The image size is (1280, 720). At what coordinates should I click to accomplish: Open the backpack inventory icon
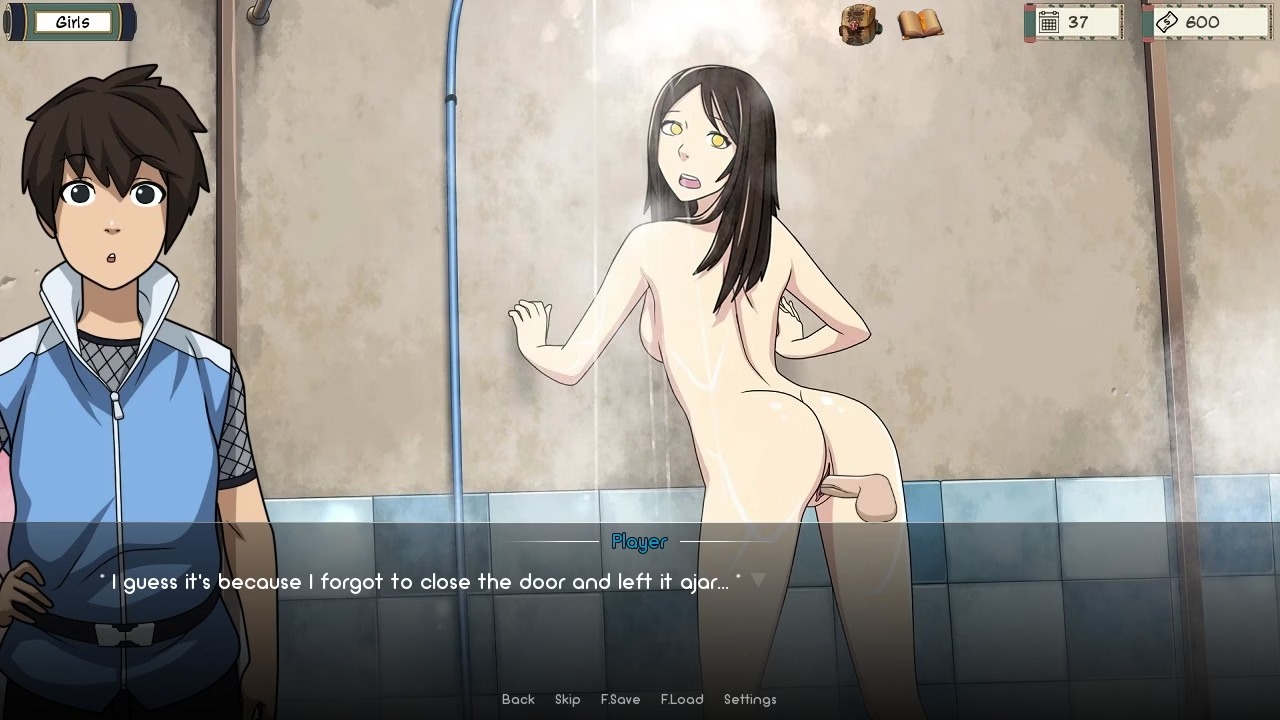click(x=860, y=24)
